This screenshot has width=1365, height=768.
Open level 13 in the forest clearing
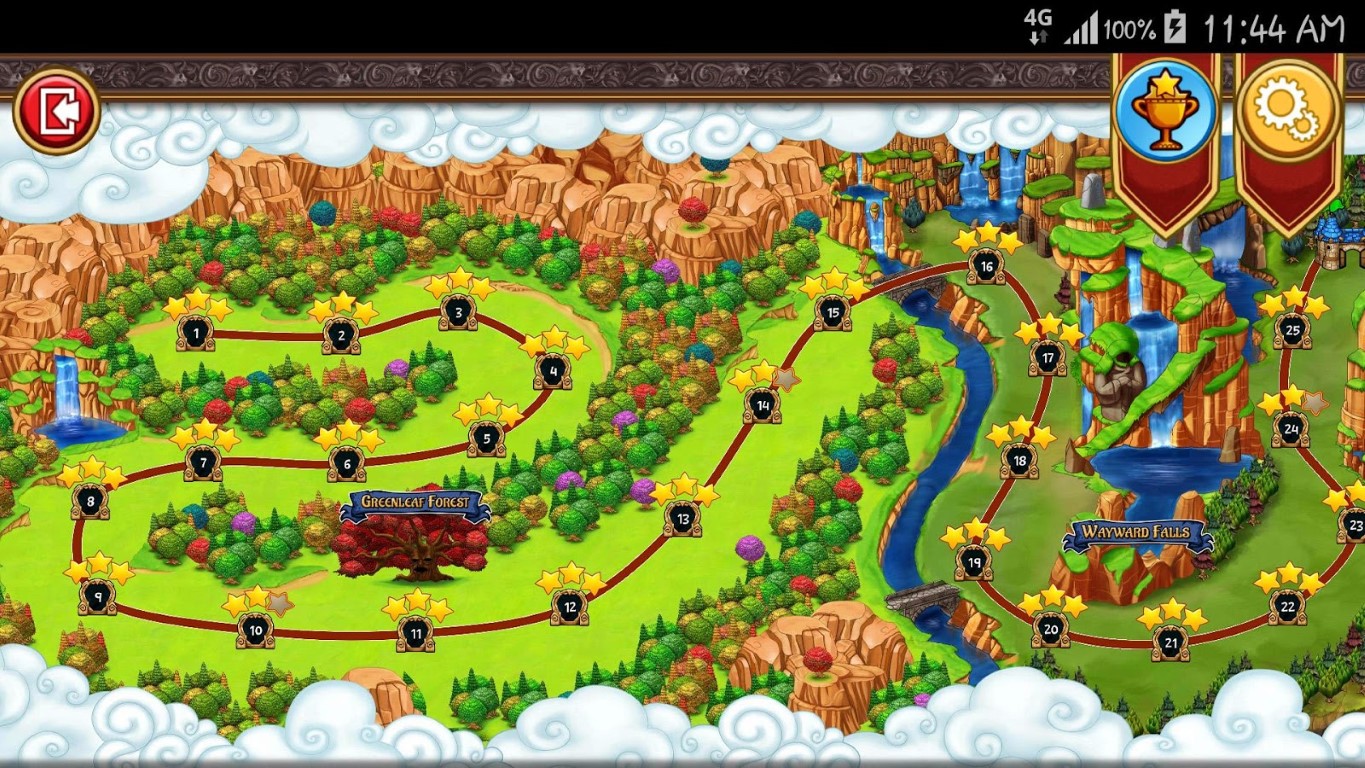tap(683, 517)
